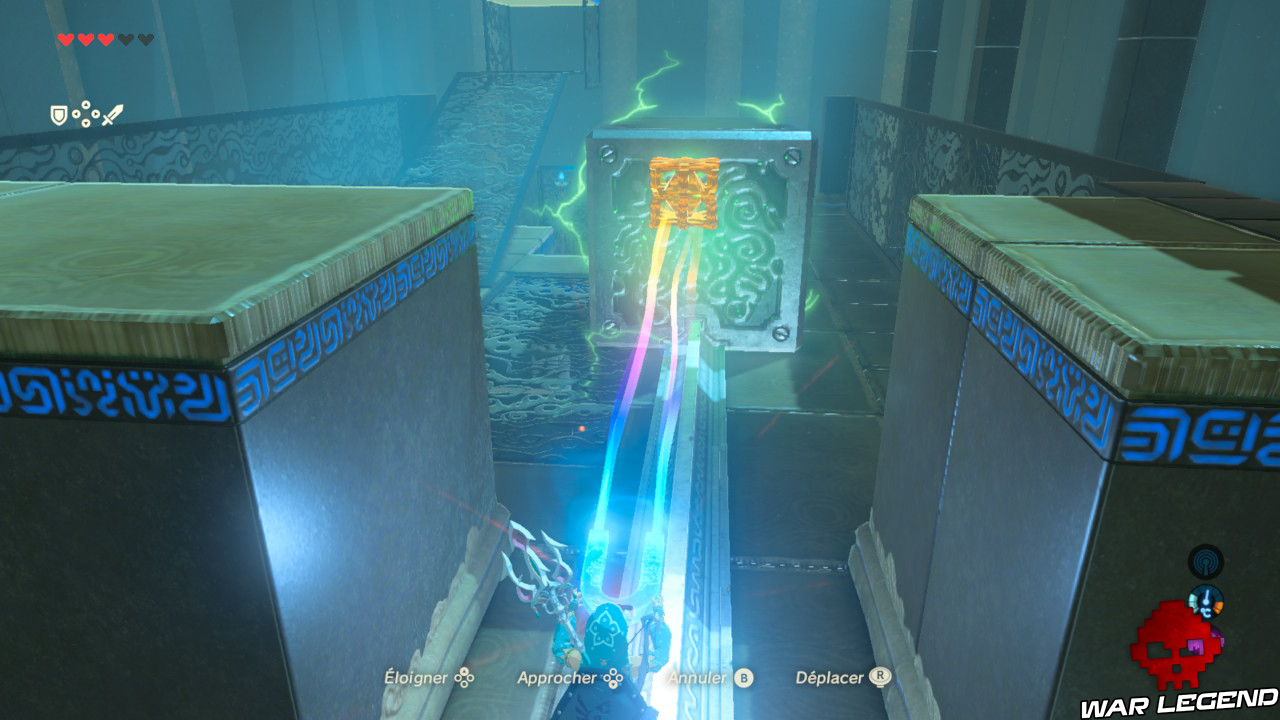Click the Déplacer command label
The height and width of the screenshot is (720, 1280).
pyautogui.click(x=832, y=677)
